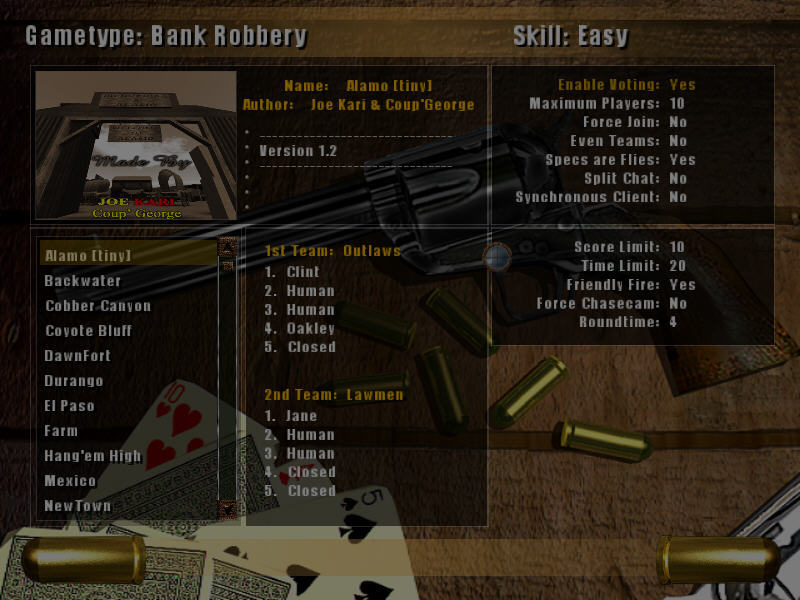The image size is (800, 600).
Task: Click the bottom-left bullet back button
Action: click(85, 560)
